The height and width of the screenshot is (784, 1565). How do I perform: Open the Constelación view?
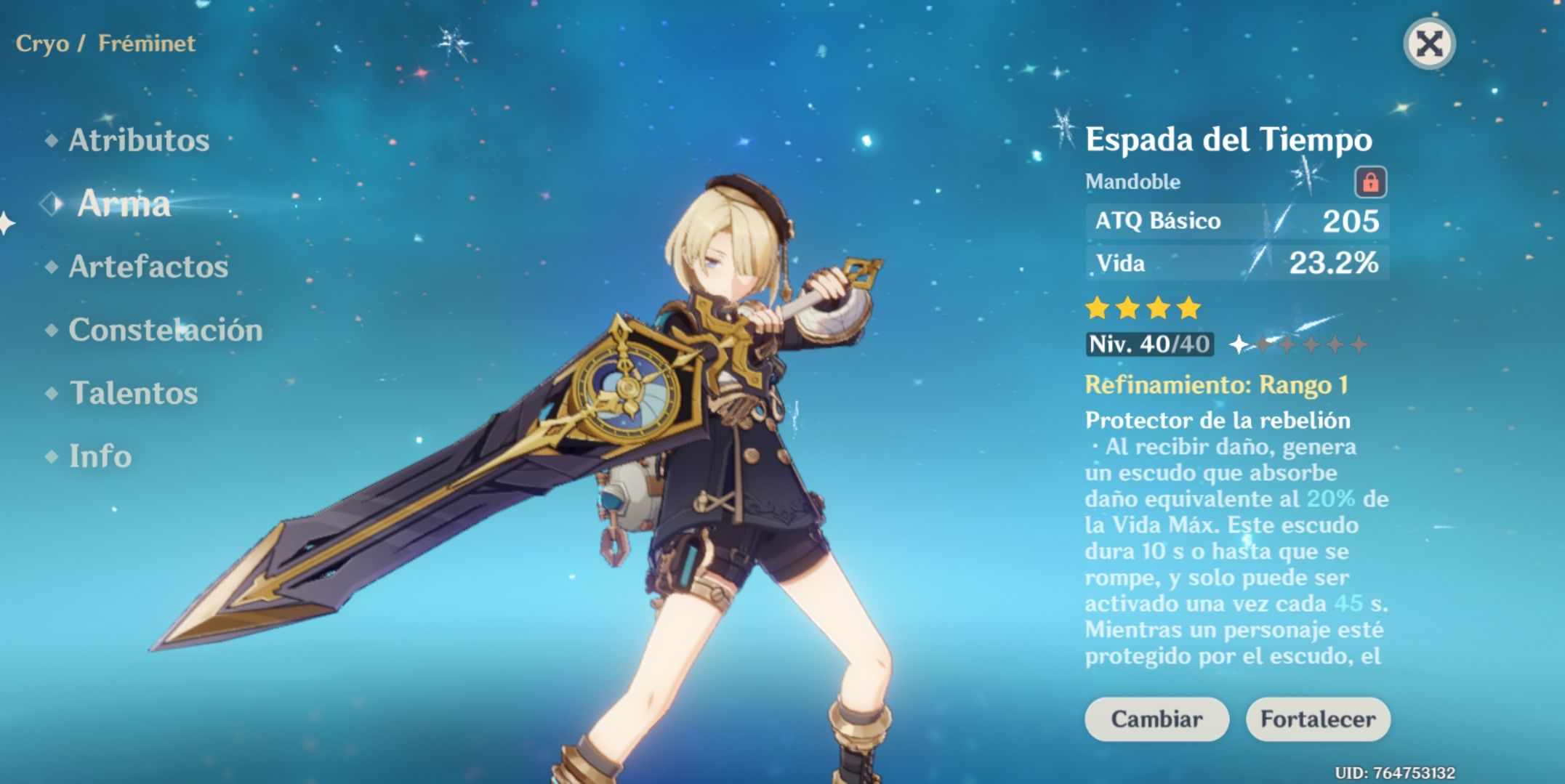(x=165, y=331)
